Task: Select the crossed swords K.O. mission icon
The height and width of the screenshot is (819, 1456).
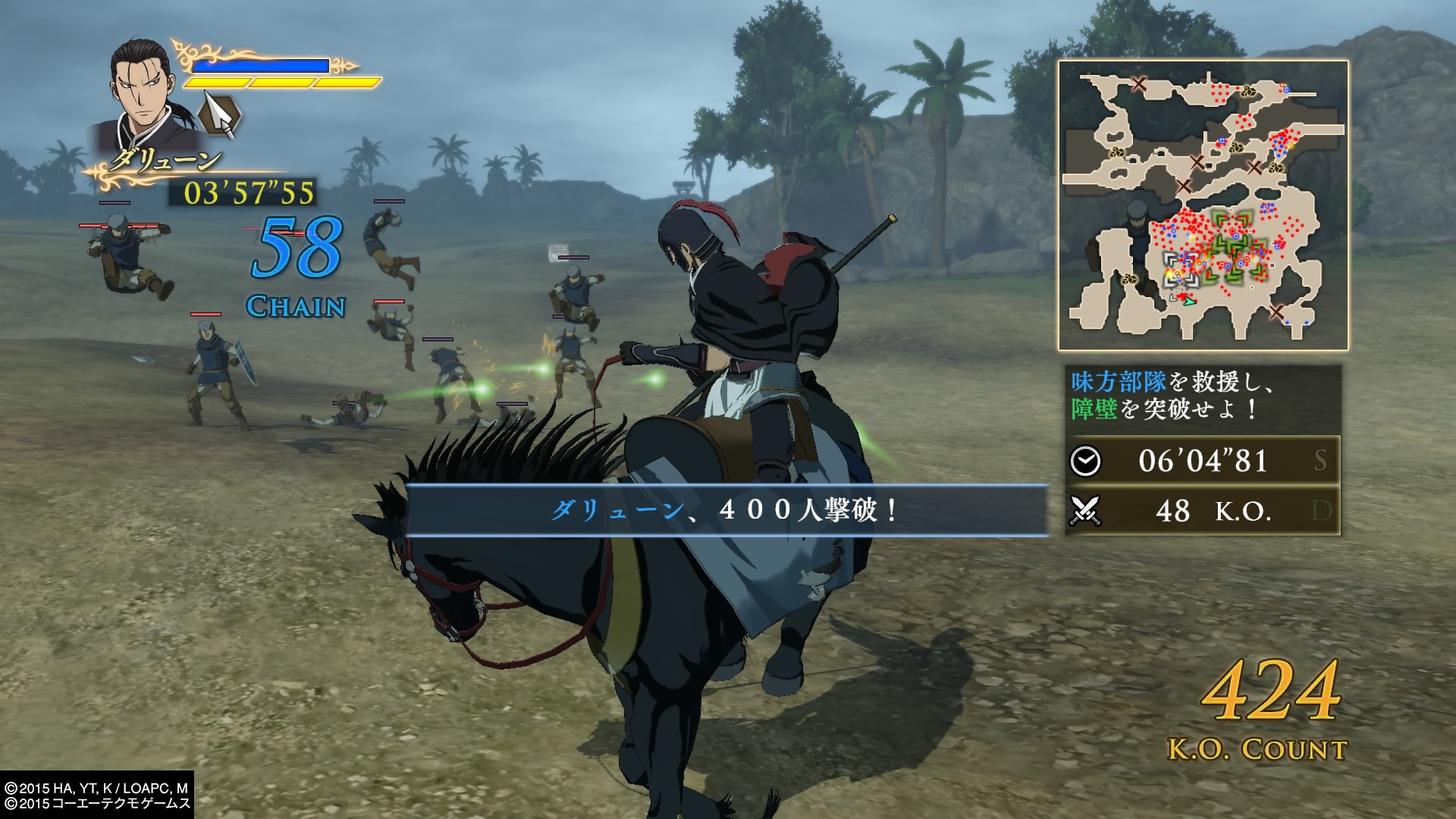Action: click(x=1085, y=511)
